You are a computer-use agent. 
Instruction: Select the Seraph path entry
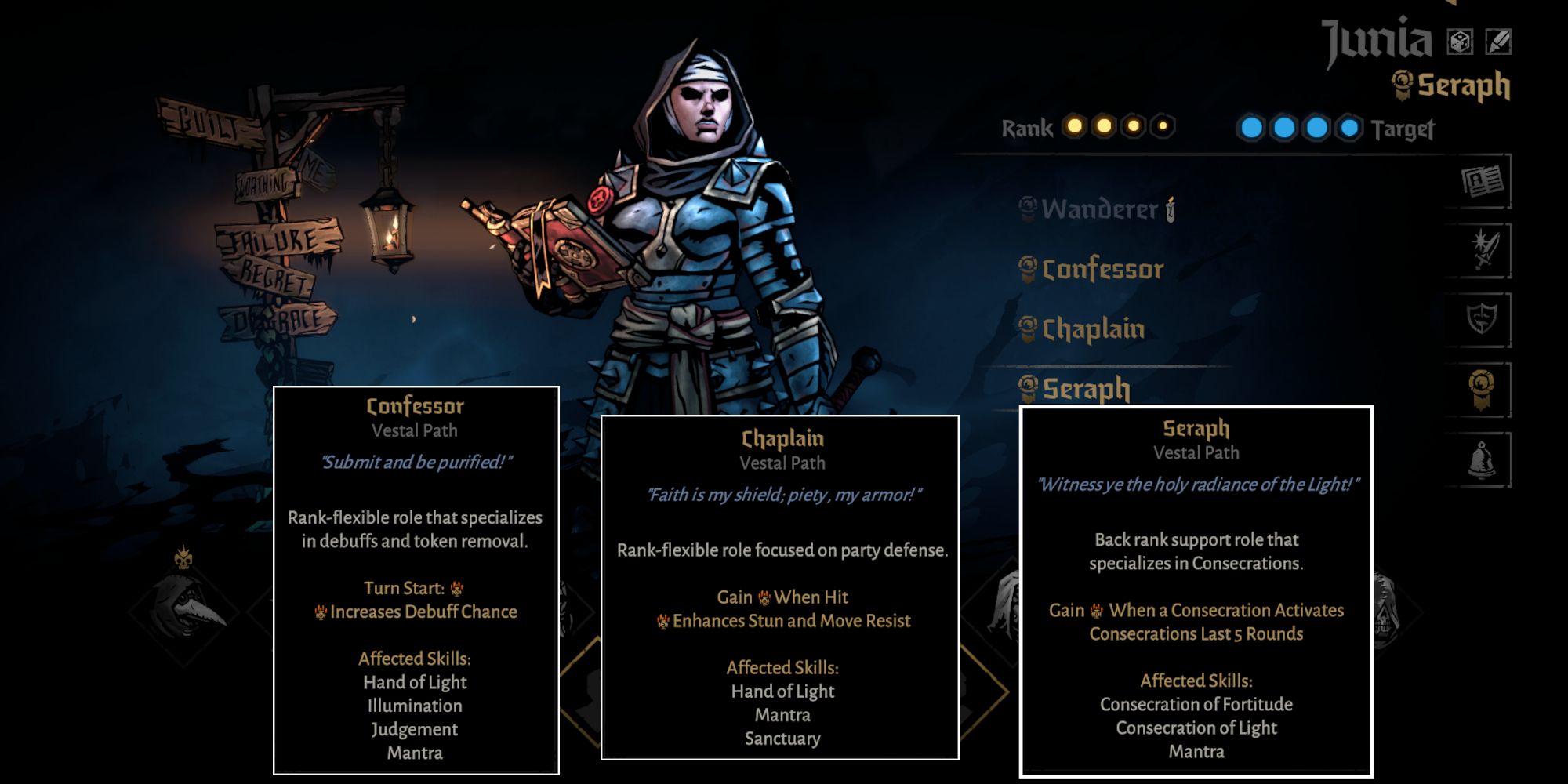click(1085, 388)
